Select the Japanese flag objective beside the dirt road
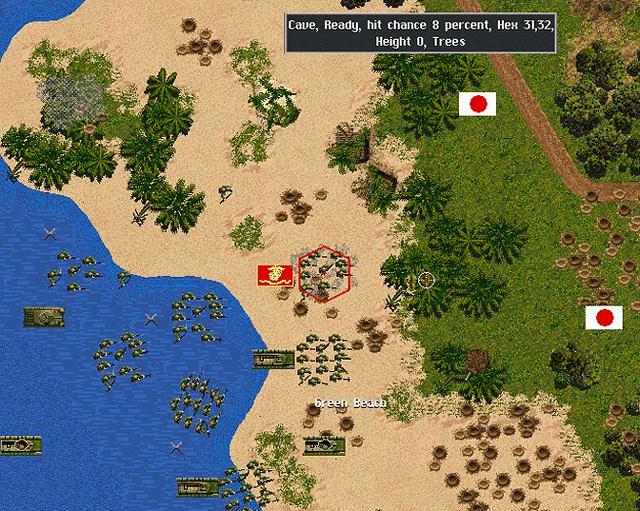This screenshot has width=640, height=511. click(x=477, y=103)
